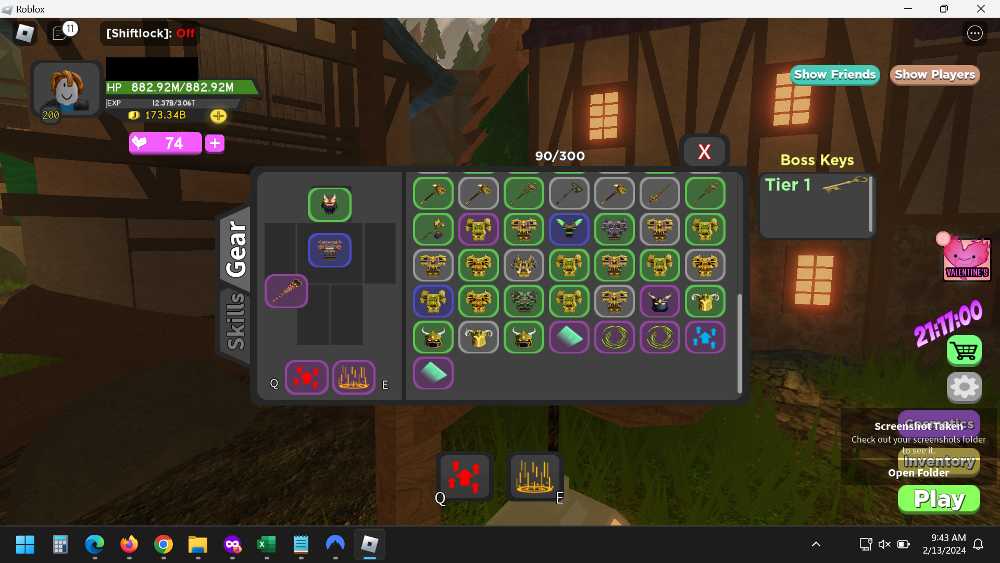Show Friends list

834,74
